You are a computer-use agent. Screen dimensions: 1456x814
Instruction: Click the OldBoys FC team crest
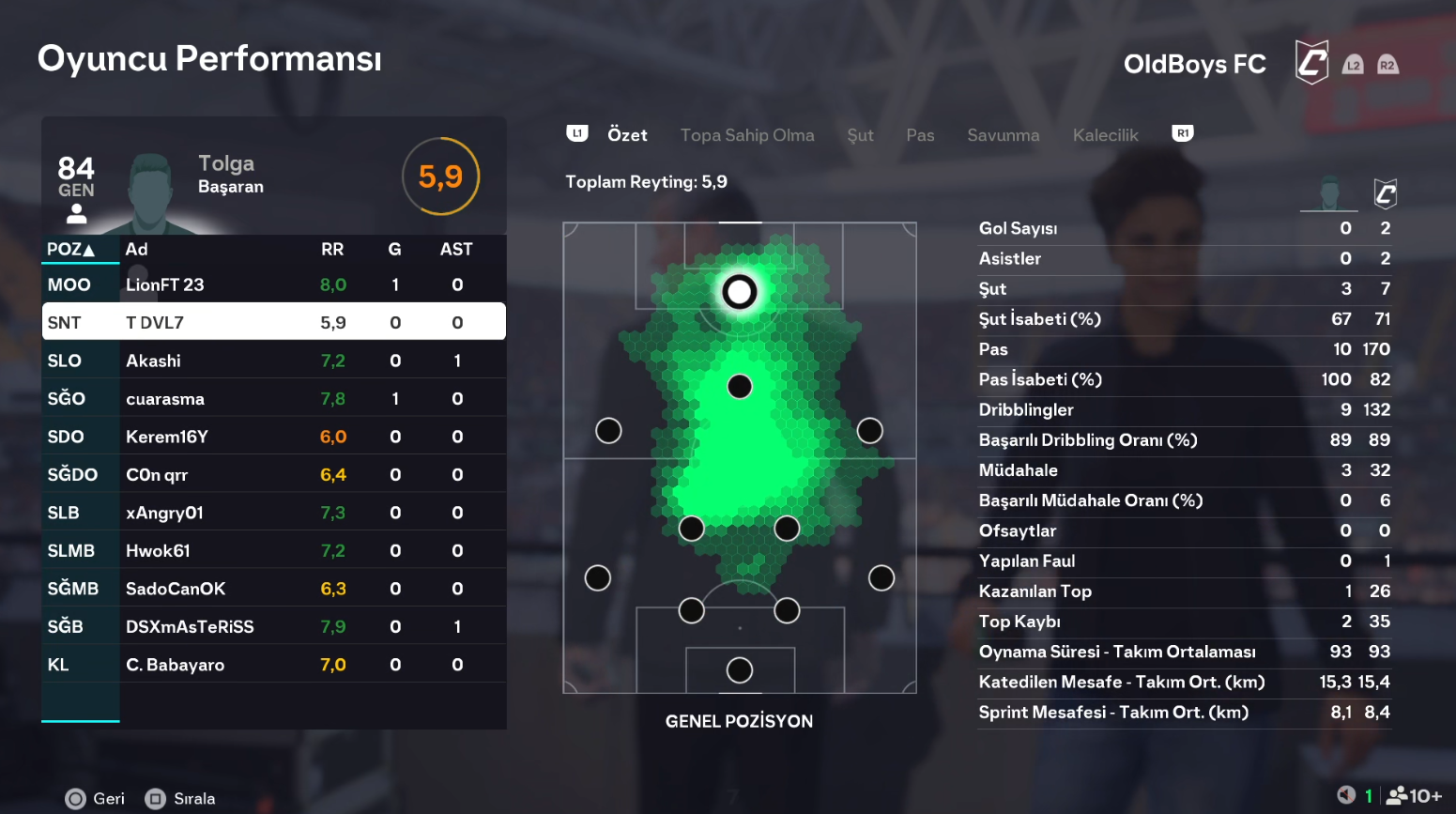(x=1311, y=63)
